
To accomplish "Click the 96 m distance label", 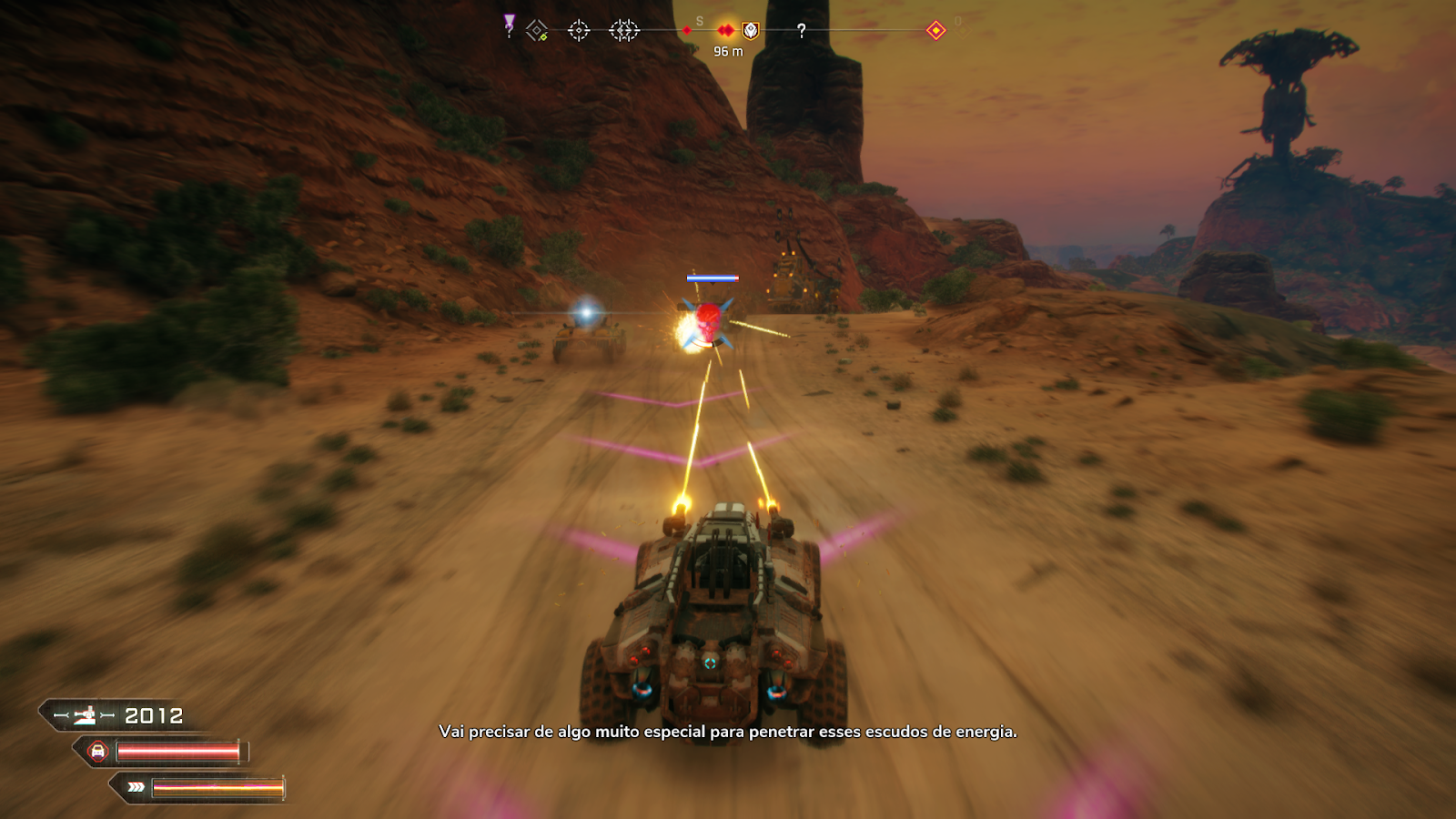I will pos(728,51).
